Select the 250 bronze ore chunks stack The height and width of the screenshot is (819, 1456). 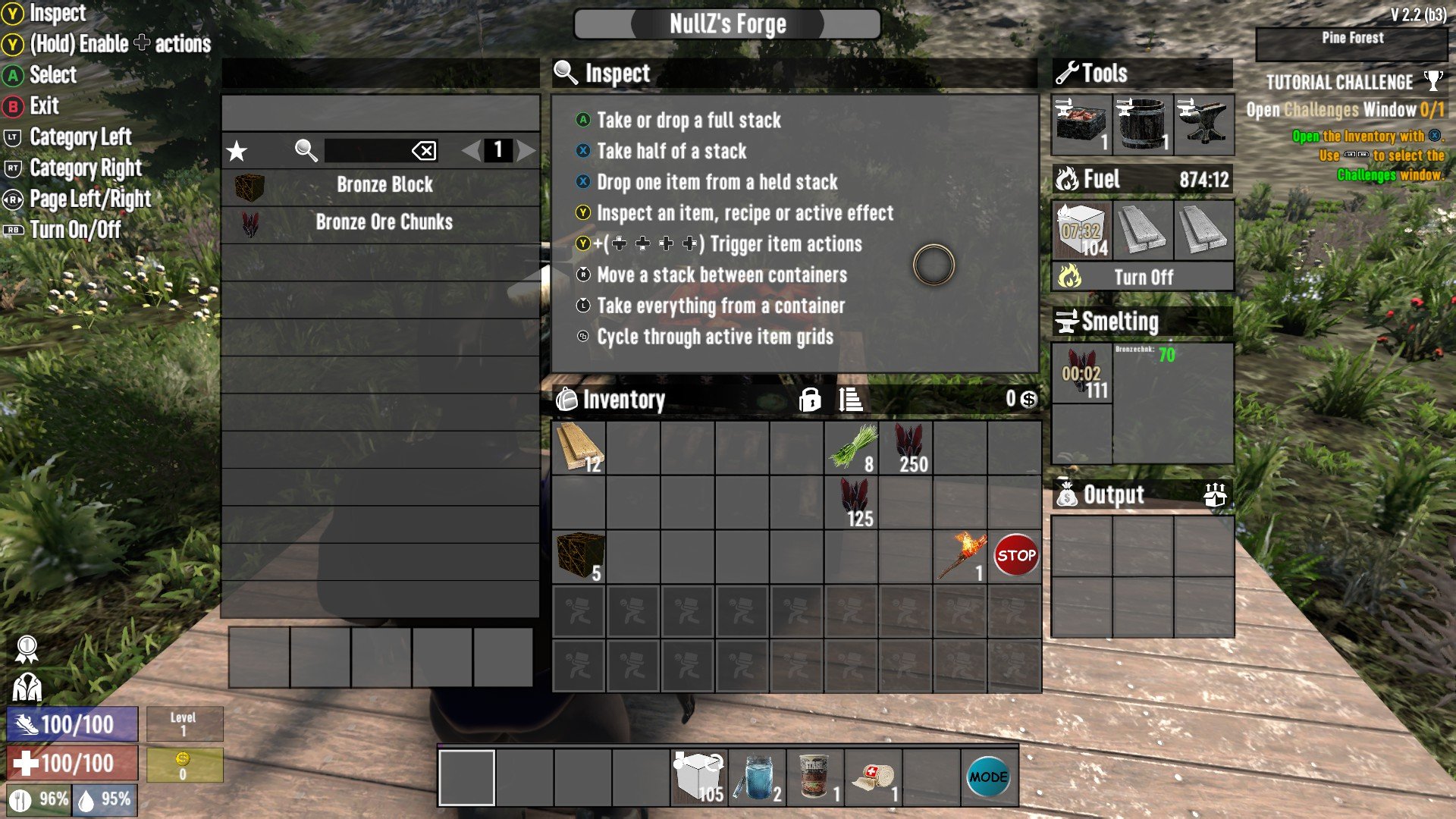(906, 448)
